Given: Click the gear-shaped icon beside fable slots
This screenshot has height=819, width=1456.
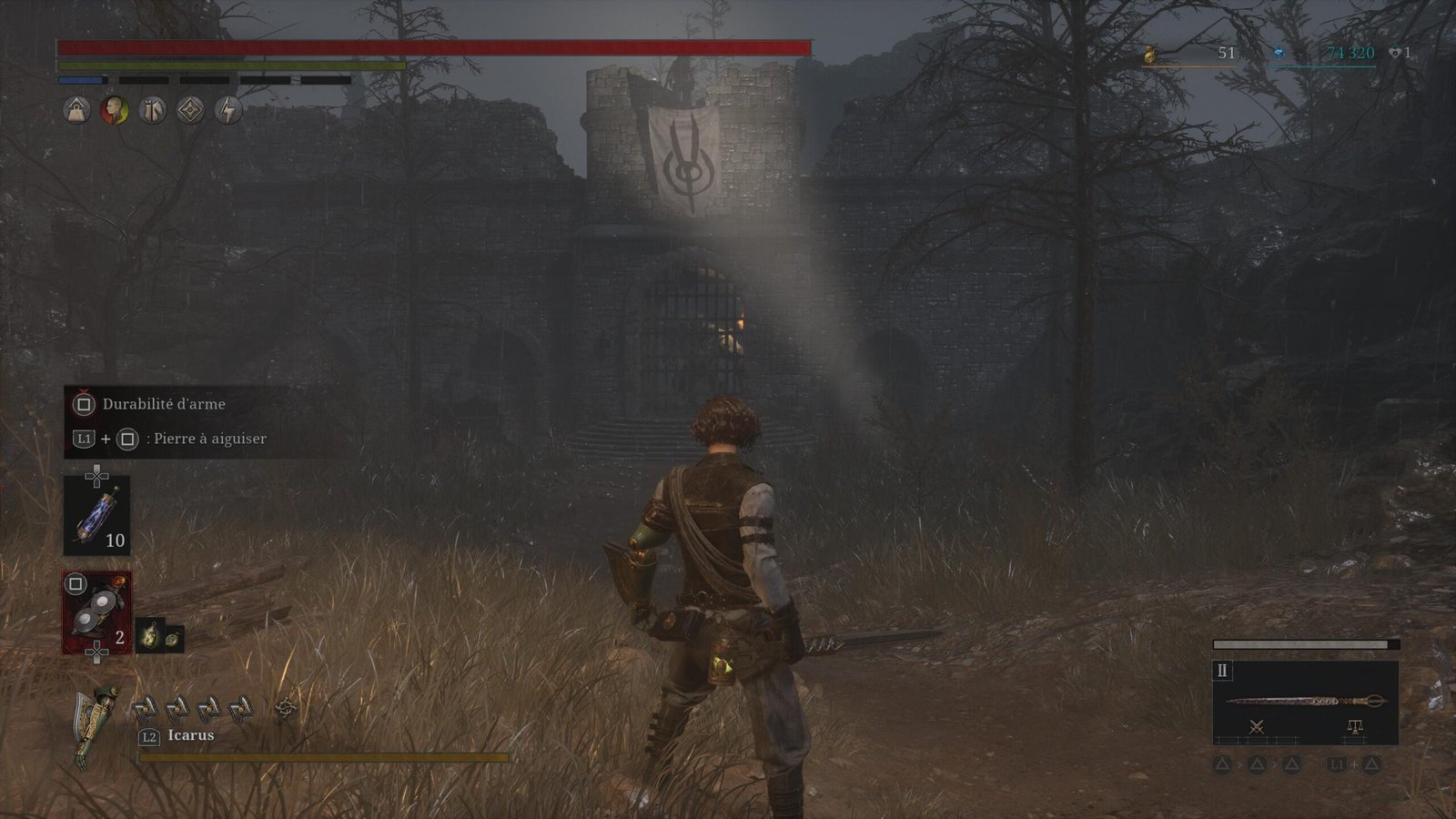Looking at the screenshot, I should [x=287, y=707].
